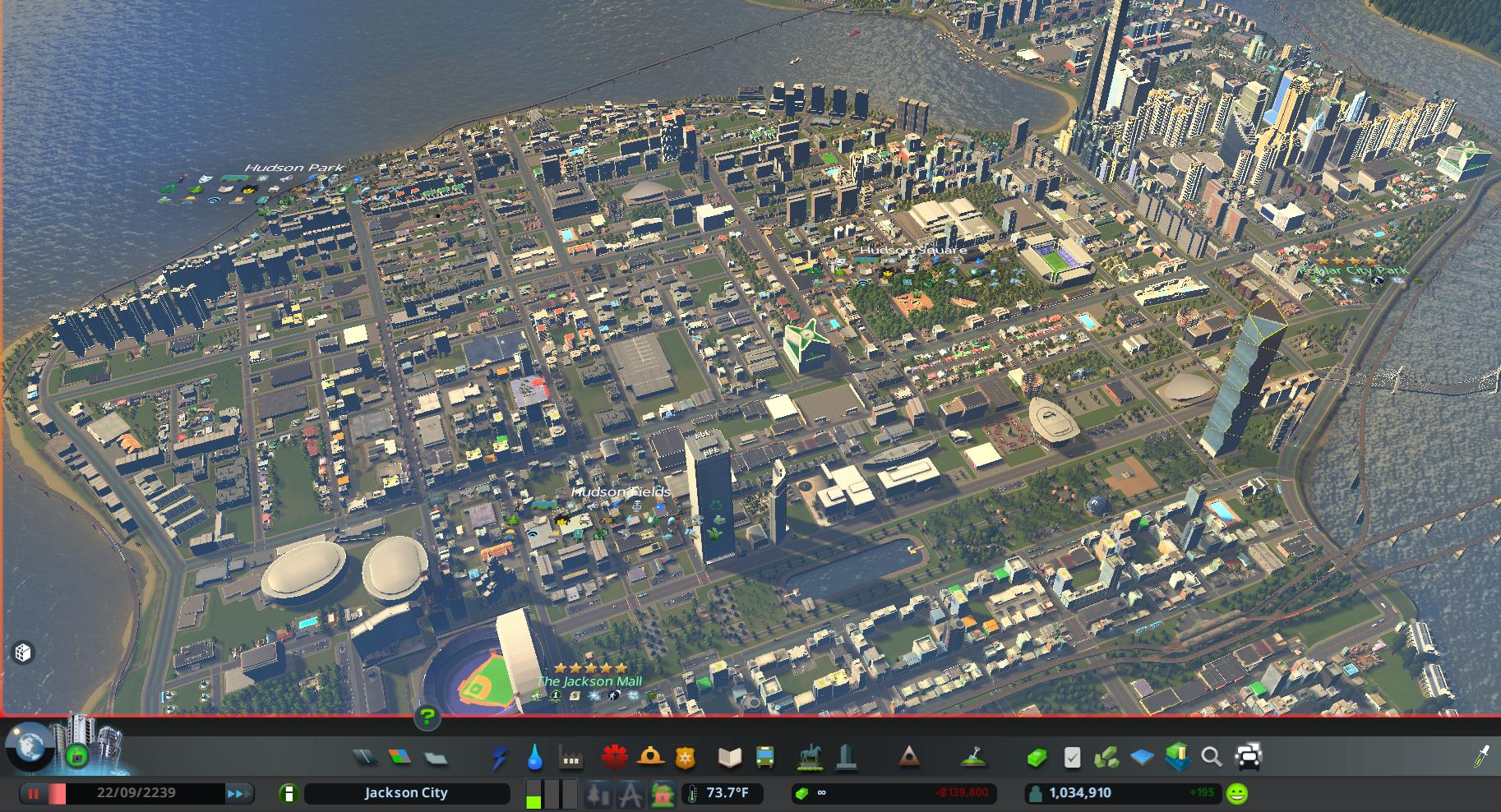Open the Electricity service menu

pos(500,757)
